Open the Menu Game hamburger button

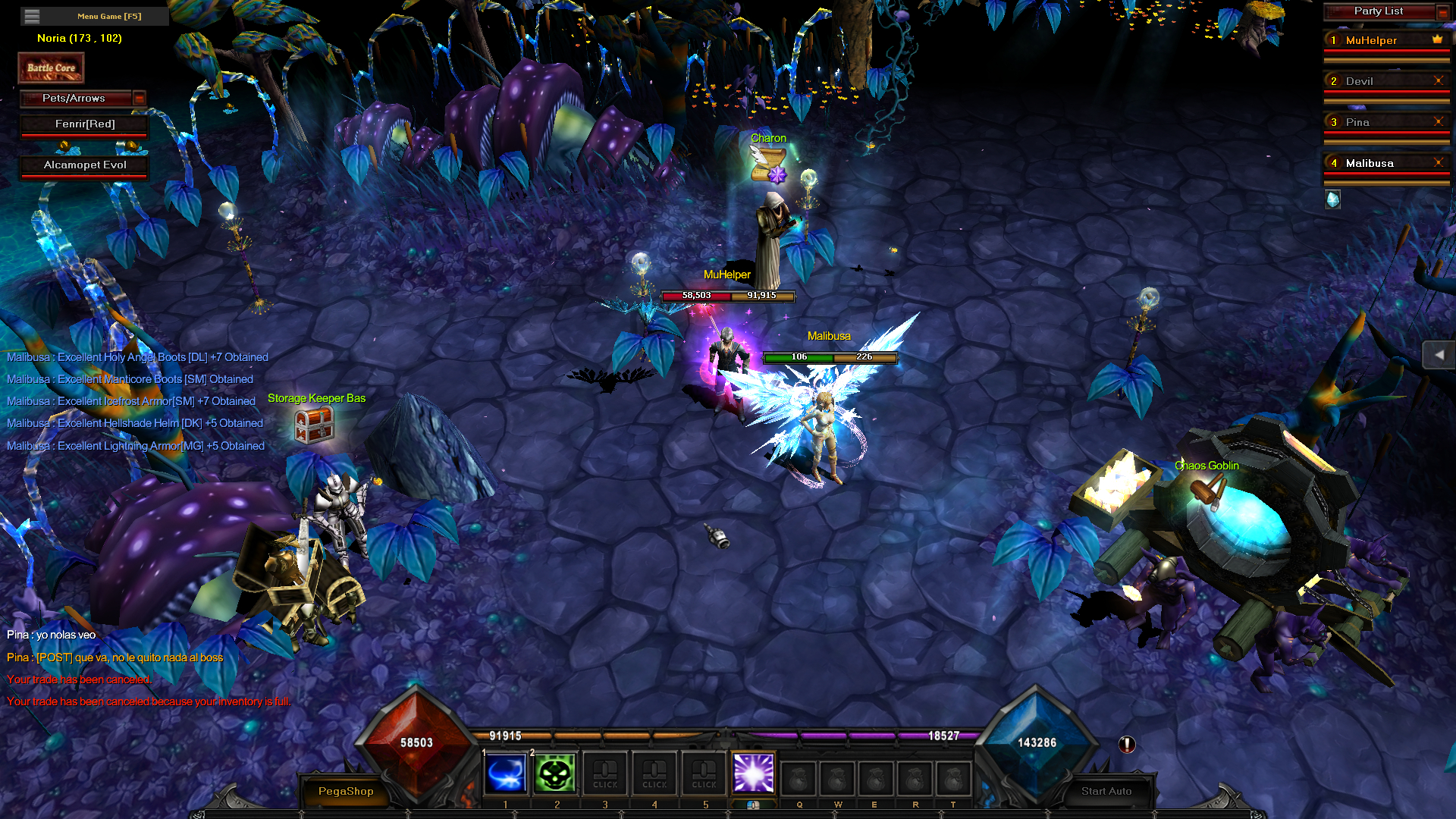pos(32,16)
